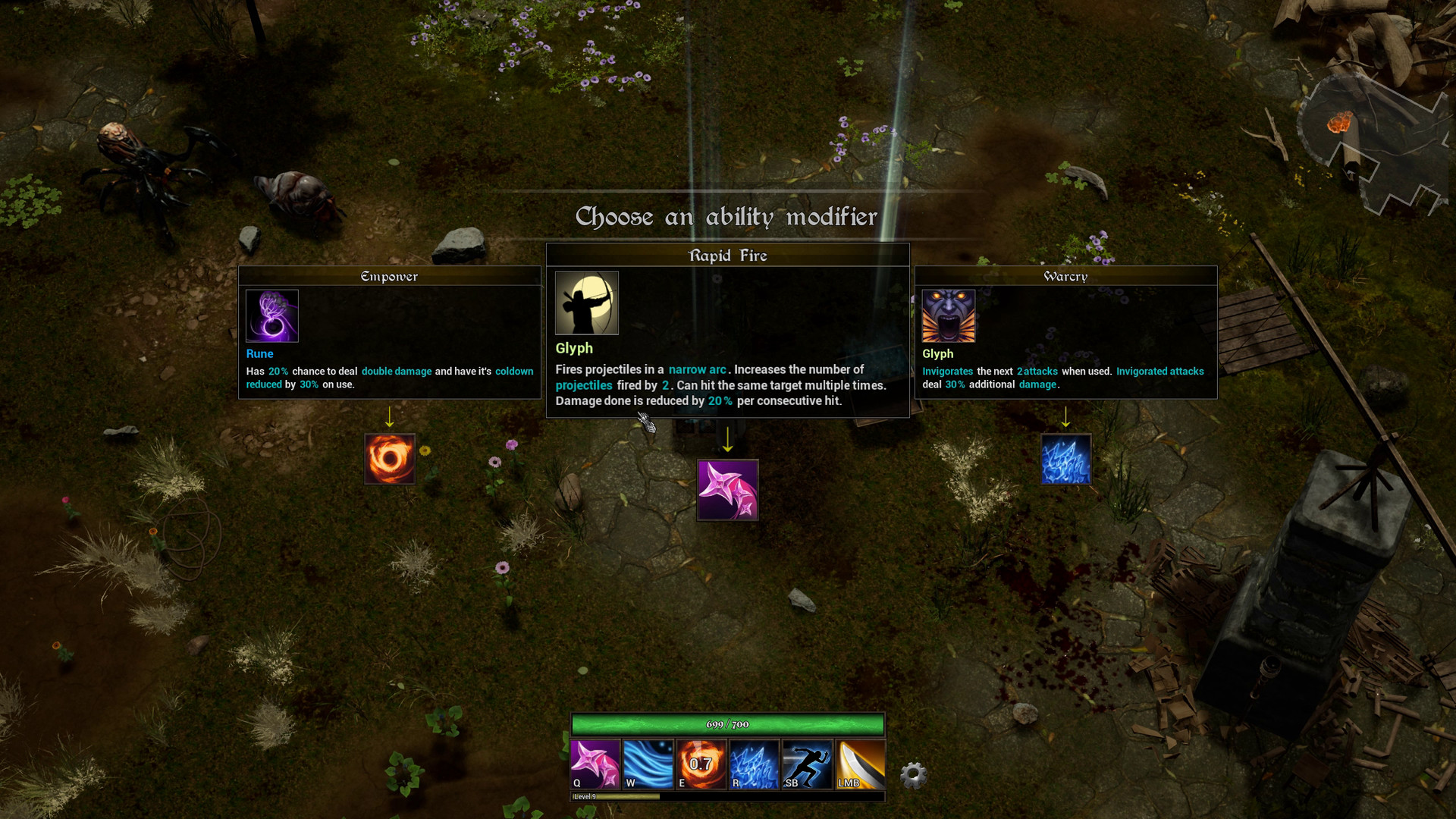Select the ice spikes ultimate on R slot
1456x819 pixels.
click(754, 764)
